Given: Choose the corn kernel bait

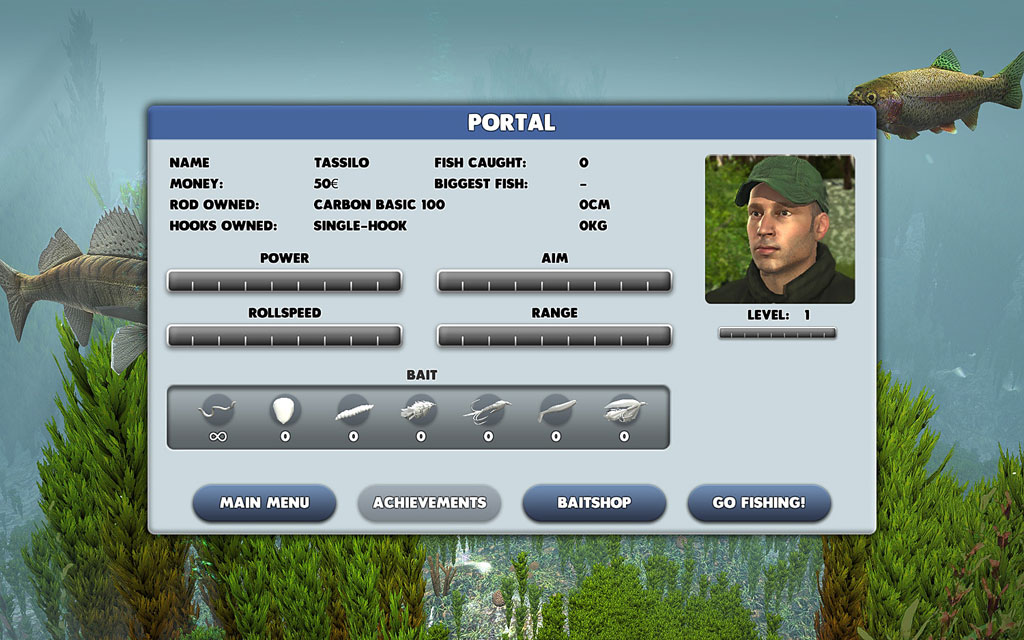Looking at the screenshot, I should coord(285,410).
